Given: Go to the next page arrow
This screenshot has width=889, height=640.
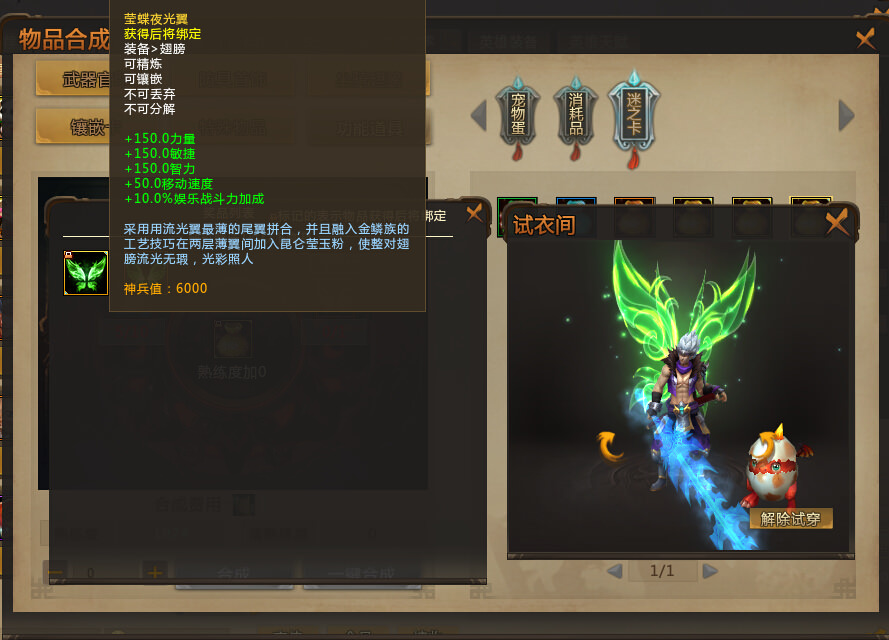Looking at the screenshot, I should point(710,571).
